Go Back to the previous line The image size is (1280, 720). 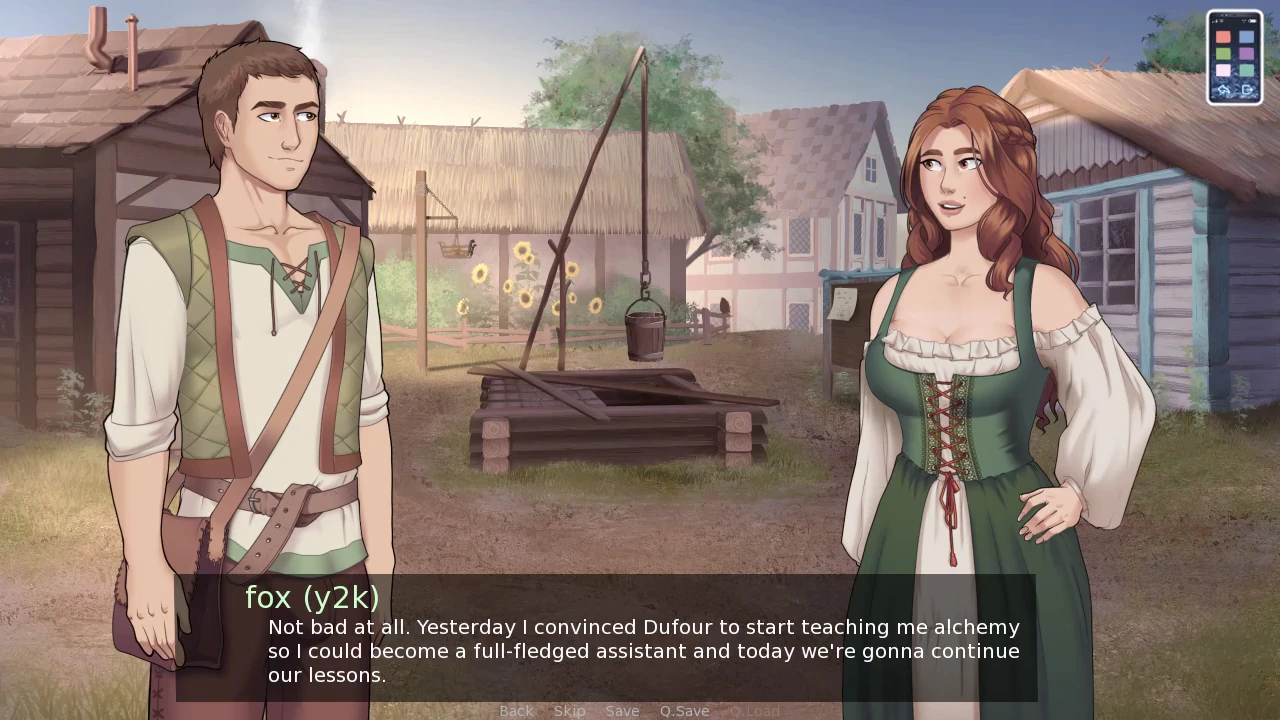tap(516, 711)
